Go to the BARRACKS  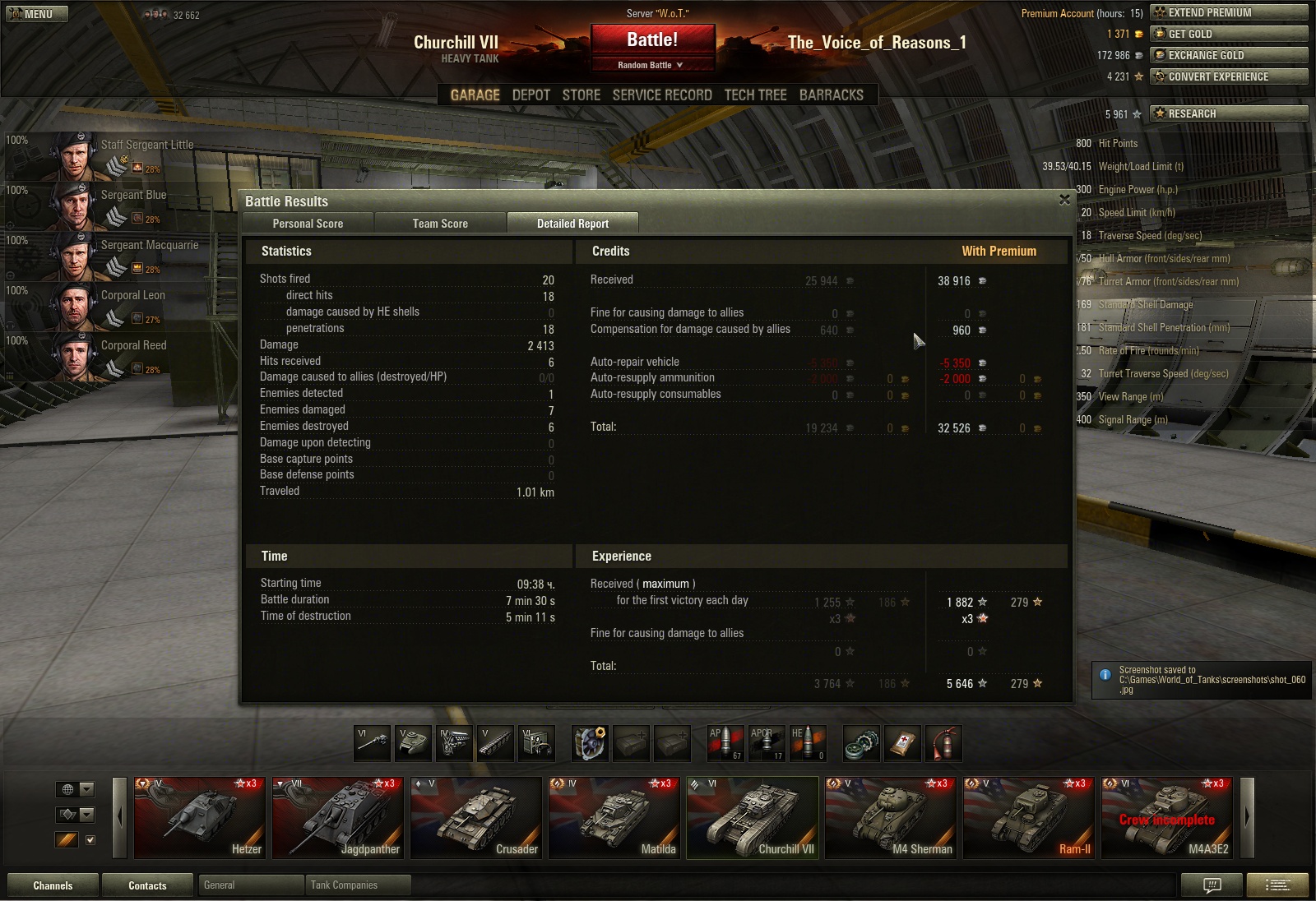coord(831,95)
